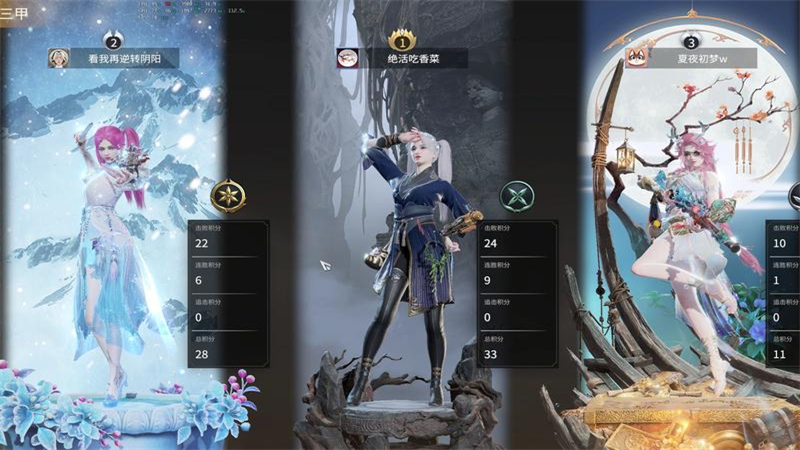Open 绝活吃香菜's avatar portrait
800x450 pixels.
[347, 59]
